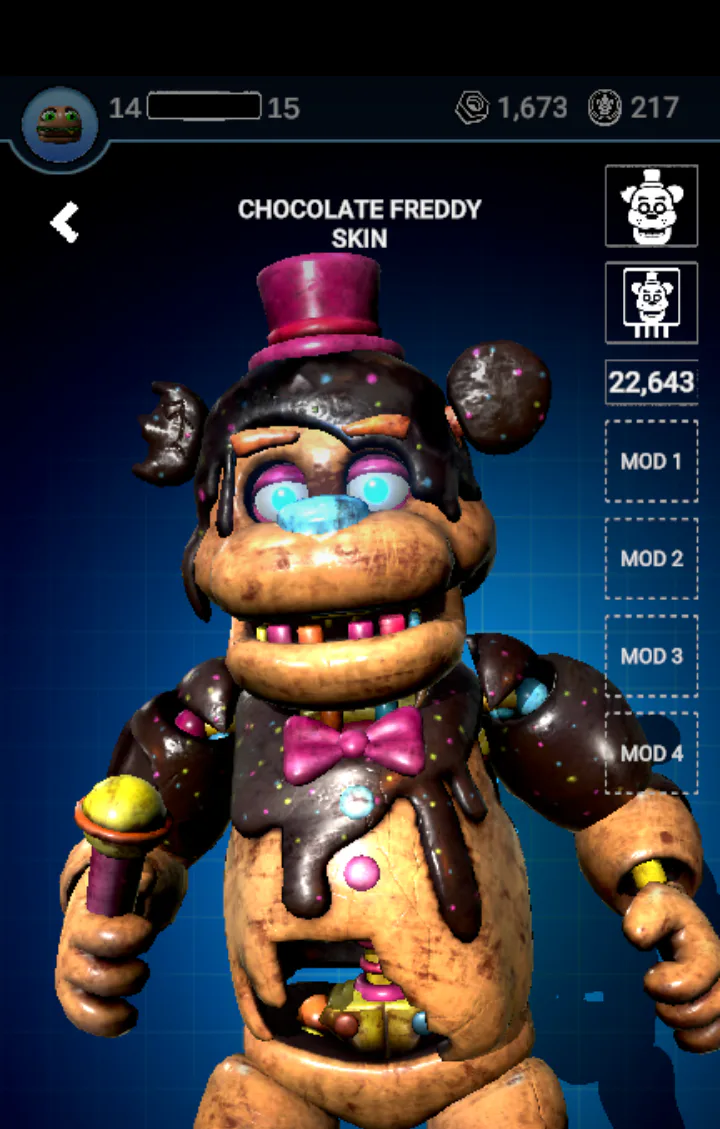The height and width of the screenshot is (1129, 720).
Task: Open the Freddy plush suit icon
Action: click(651, 302)
